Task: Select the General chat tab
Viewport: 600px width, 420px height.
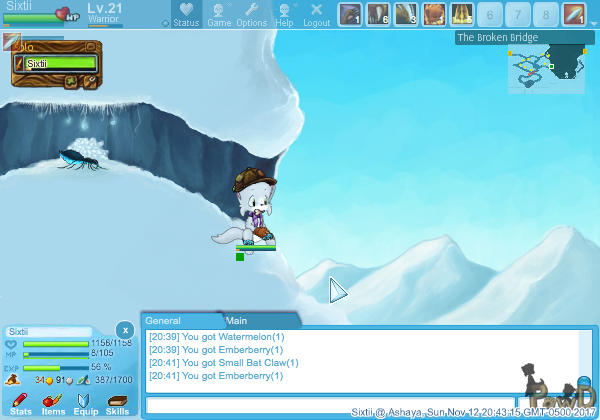Action: (x=163, y=320)
